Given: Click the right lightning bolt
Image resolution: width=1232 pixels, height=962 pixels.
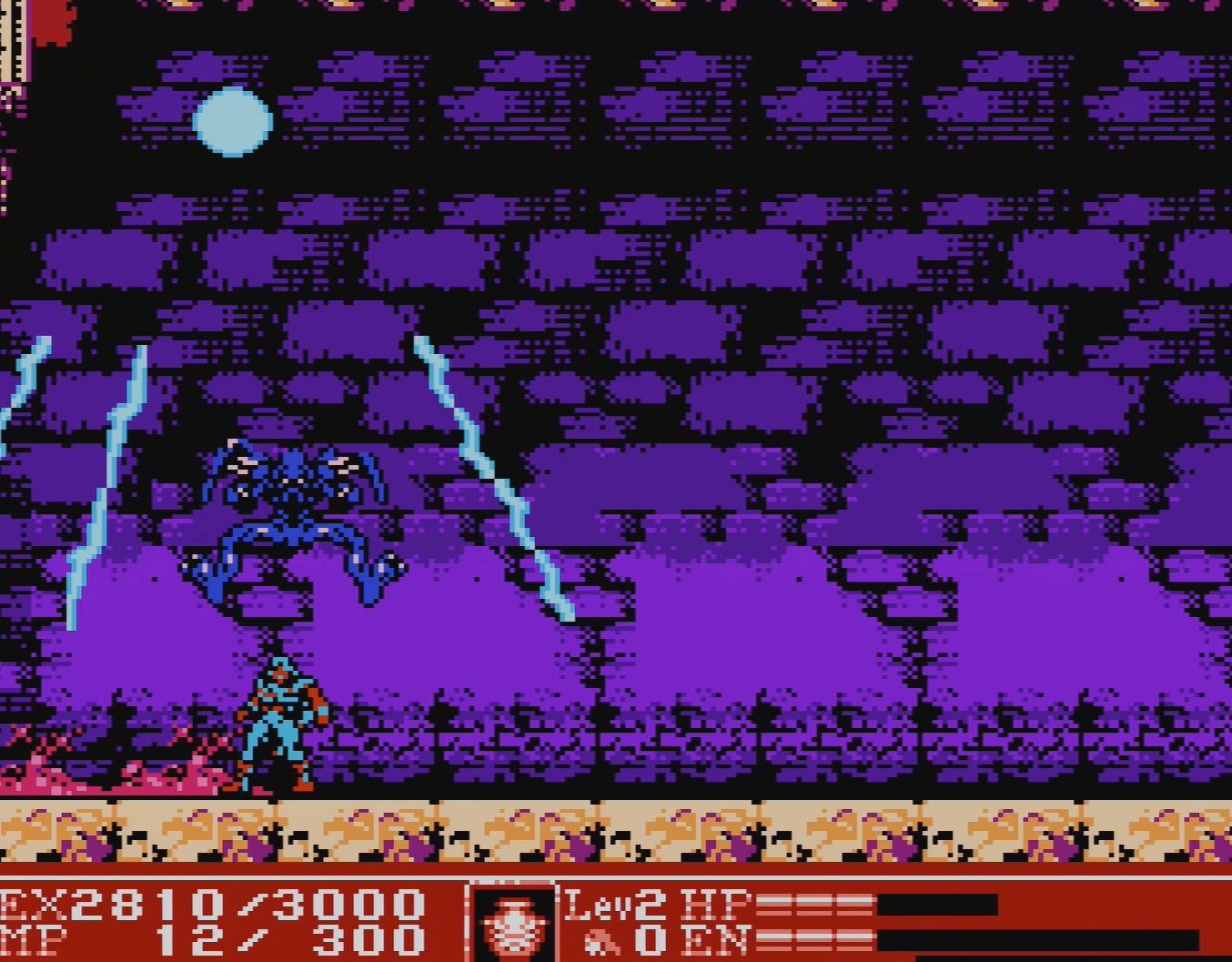Looking at the screenshot, I should [491, 473].
